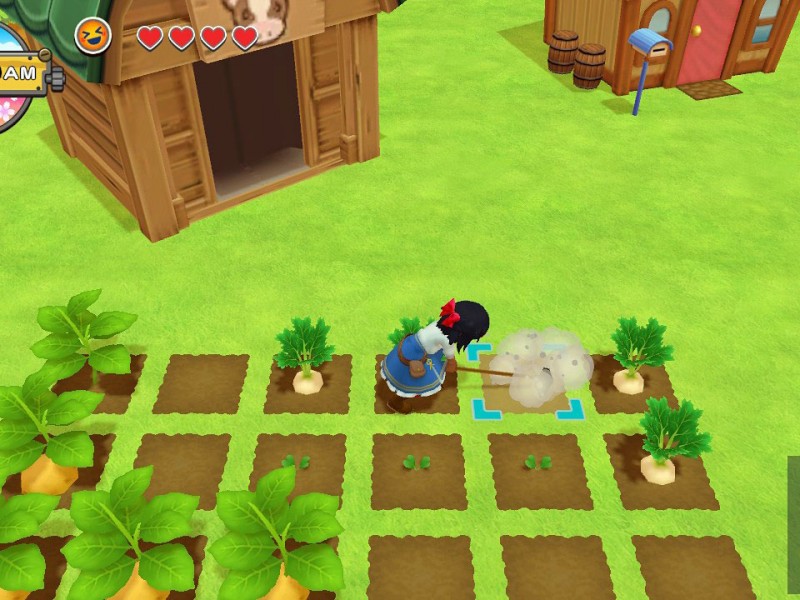800x600 pixels.
Task: Click the laughing face mood icon
Action: point(93,37)
